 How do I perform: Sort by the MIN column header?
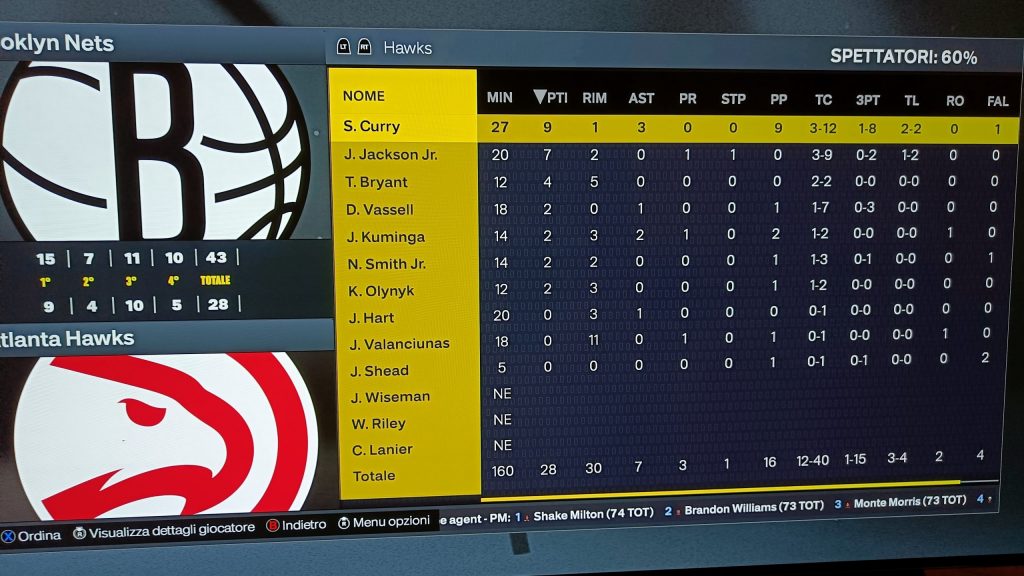point(499,98)
